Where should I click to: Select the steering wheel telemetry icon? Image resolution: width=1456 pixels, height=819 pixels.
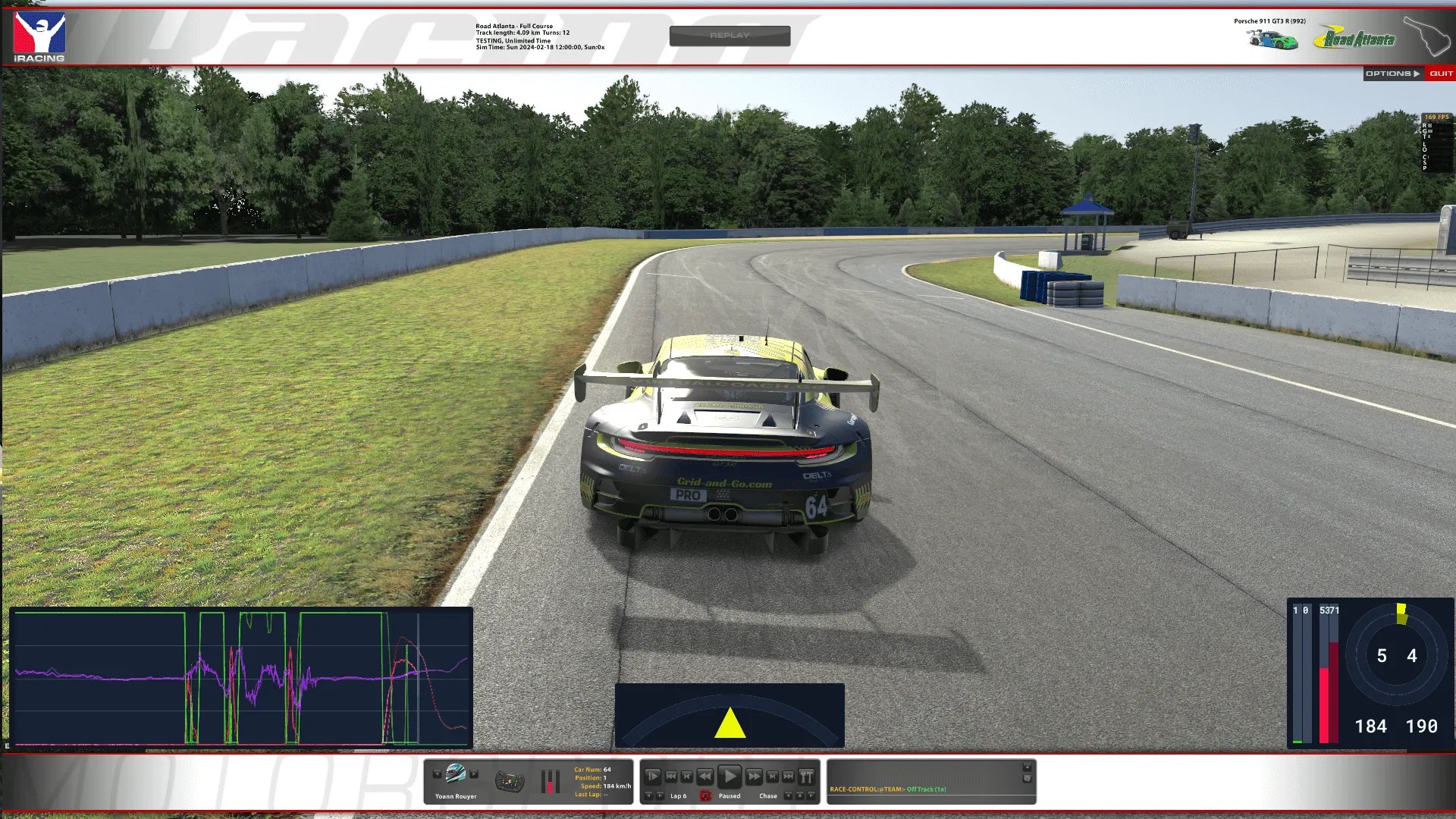pyautogui.click(x=510, y=780)
